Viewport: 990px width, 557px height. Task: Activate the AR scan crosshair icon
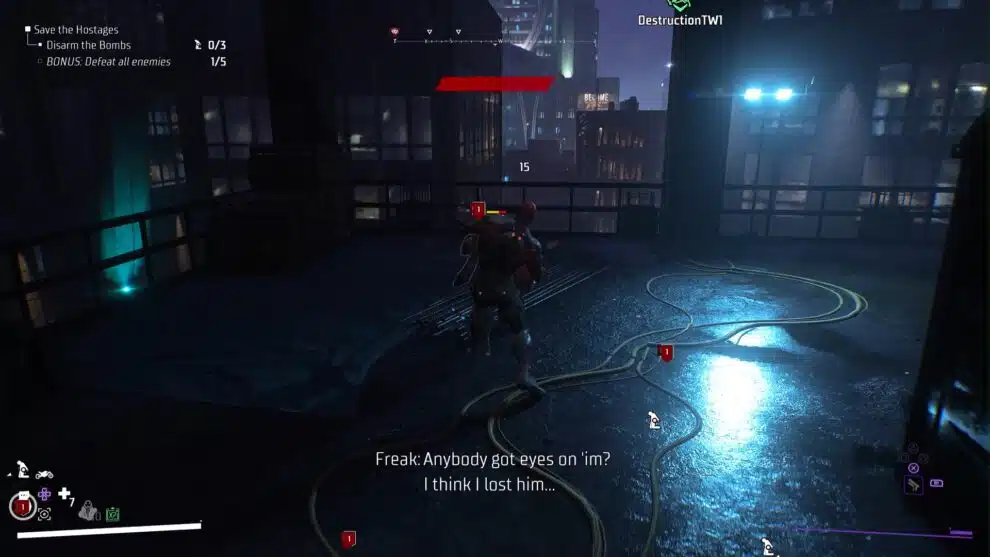[x=44, y=514]
